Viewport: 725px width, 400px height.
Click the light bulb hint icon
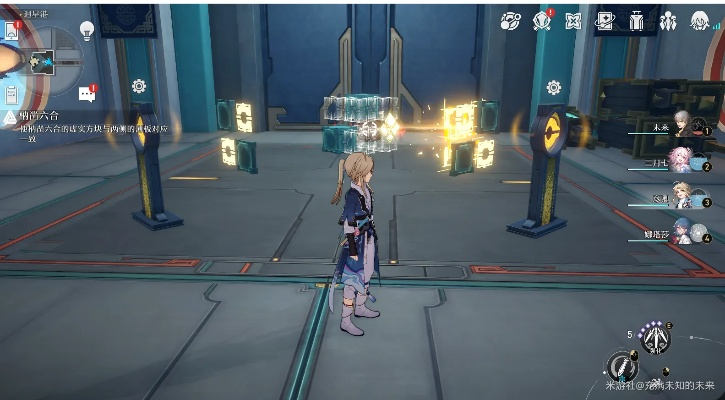[87, 30]
